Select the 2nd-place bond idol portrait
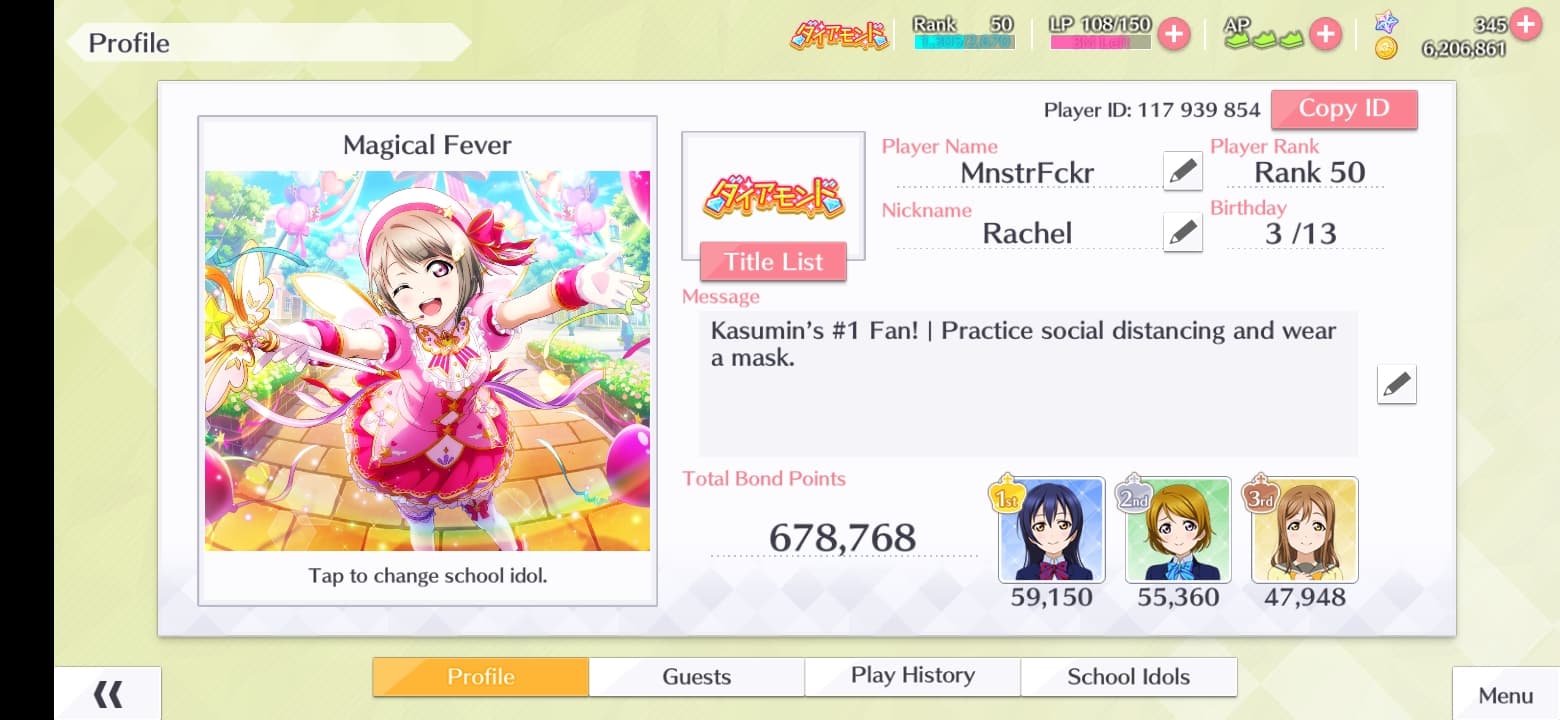The width and height of the screenshot is (1560, 720). click(1178, 530)
